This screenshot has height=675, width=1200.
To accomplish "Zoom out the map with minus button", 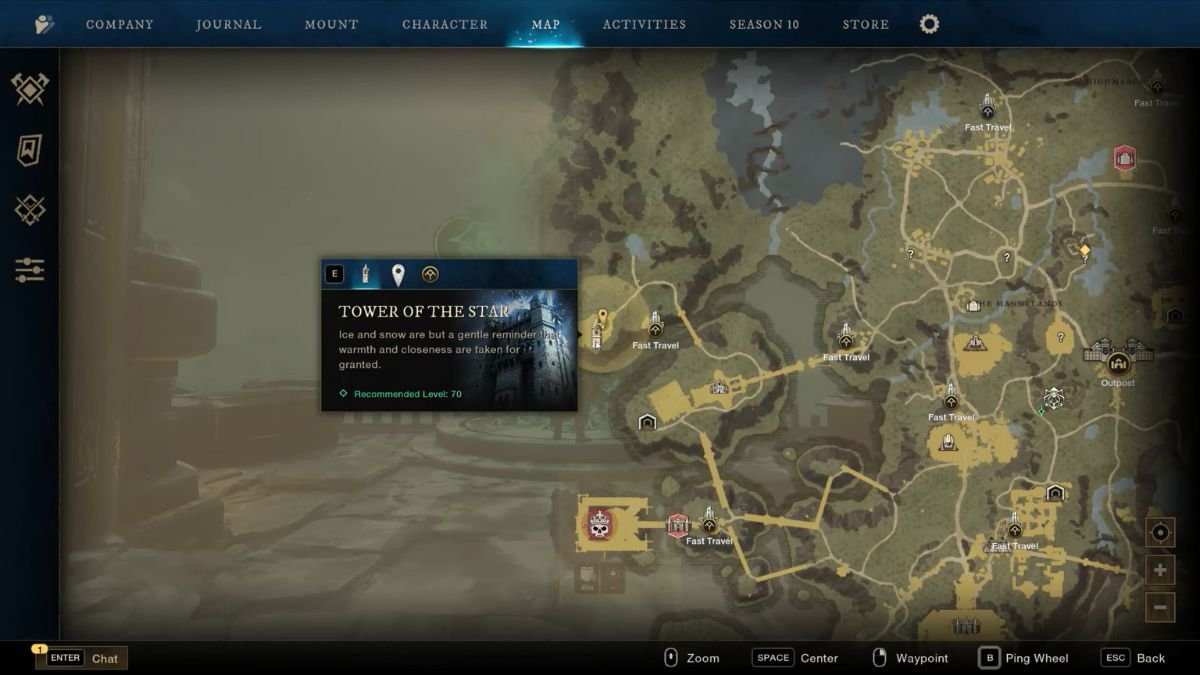I will (1160, 606).
